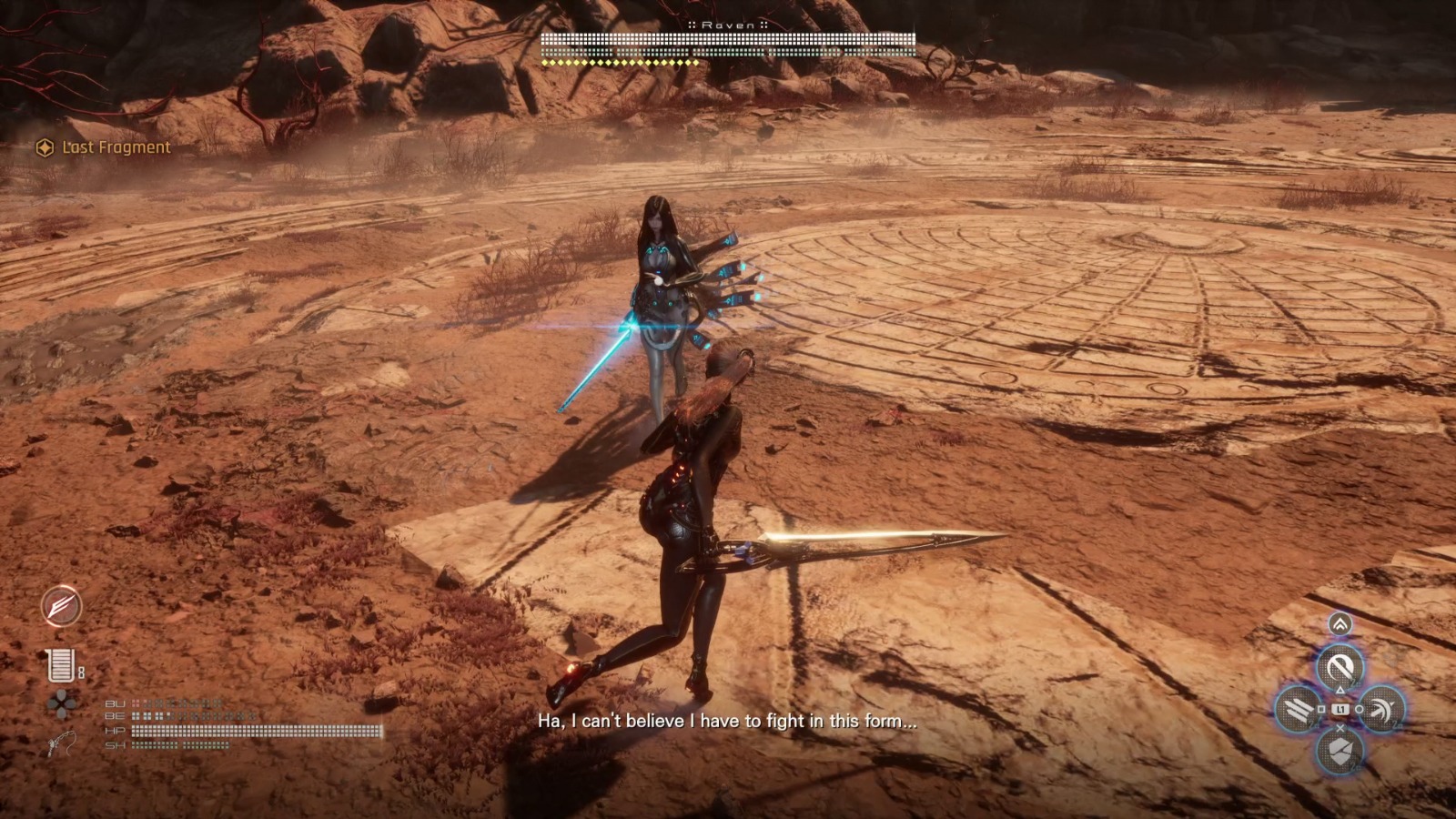Screen dimensions: 1456x819
Task: Trigger the double chevron skill icon
Action: tap(1340, 624)
